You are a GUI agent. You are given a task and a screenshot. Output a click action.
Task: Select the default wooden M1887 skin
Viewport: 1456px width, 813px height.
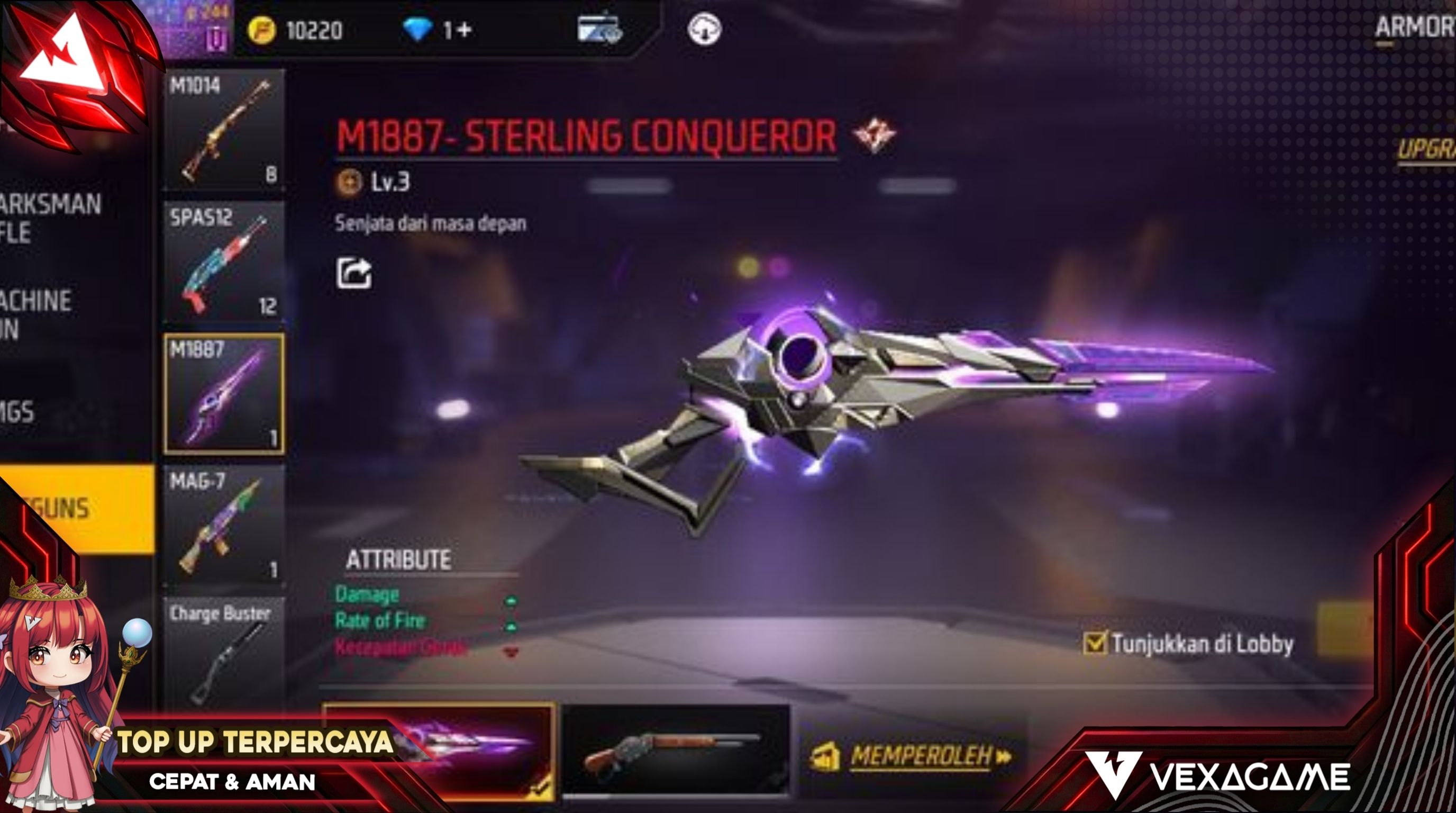675,751
